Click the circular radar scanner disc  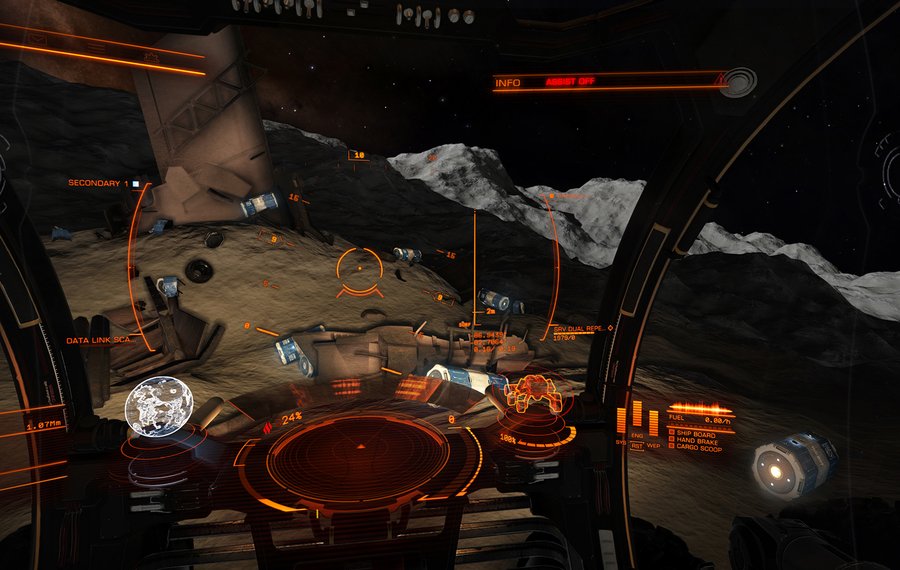coord(359,455)
